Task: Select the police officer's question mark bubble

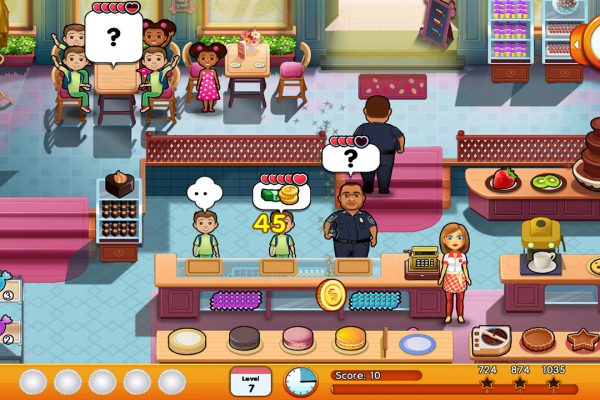Action: [350, 159]
